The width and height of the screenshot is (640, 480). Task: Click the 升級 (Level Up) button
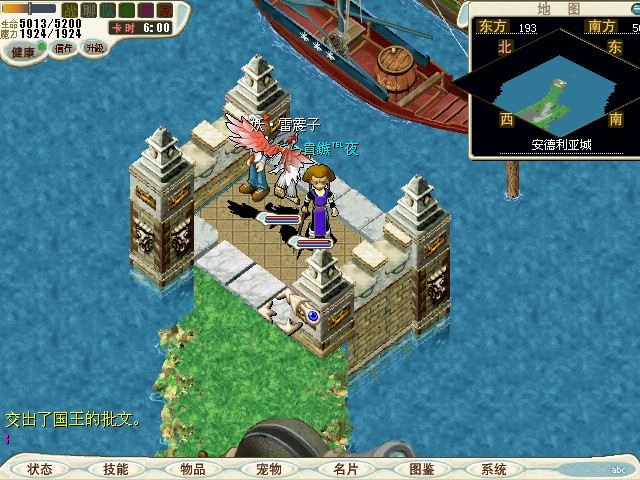(x=94, y=47)
